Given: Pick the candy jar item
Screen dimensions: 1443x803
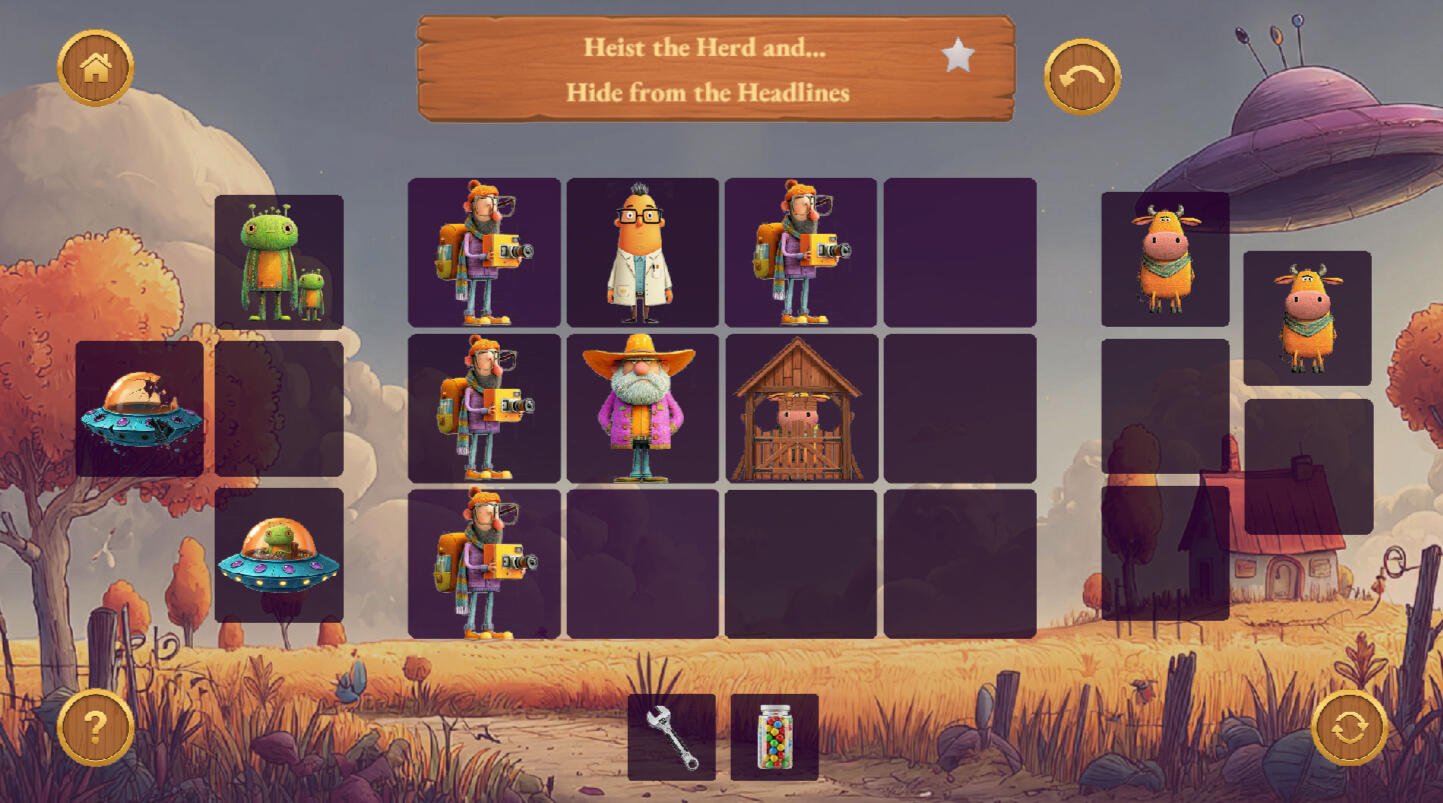Looking at the screenshot, I should 774,737.
